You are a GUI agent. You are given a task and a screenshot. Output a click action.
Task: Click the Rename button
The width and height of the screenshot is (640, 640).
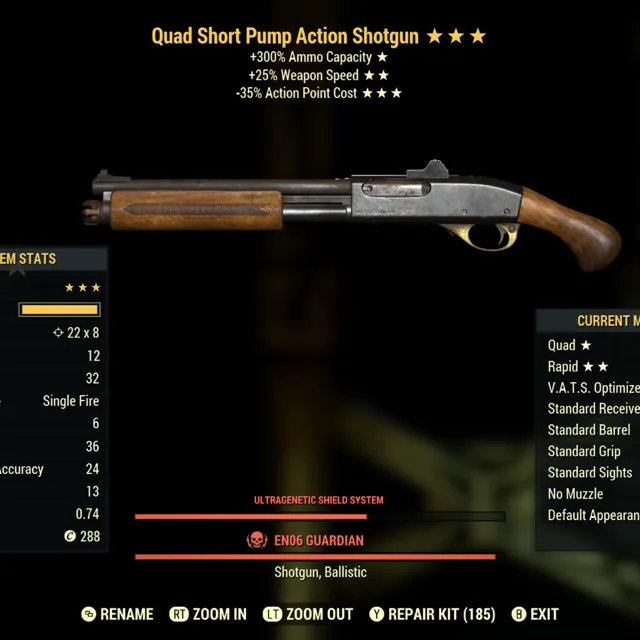(117, 614)
